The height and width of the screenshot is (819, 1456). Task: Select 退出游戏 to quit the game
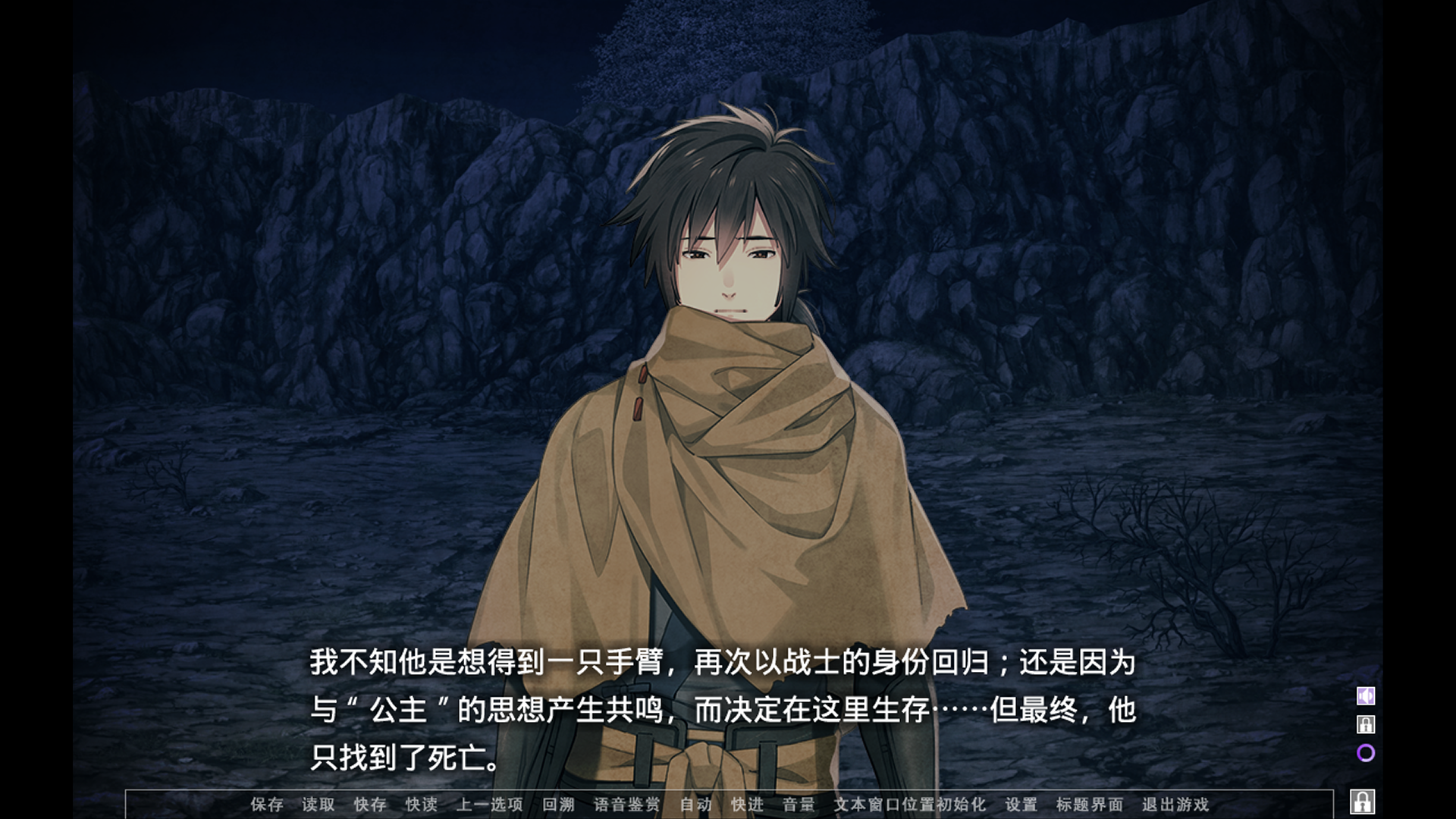[1175, 805]
